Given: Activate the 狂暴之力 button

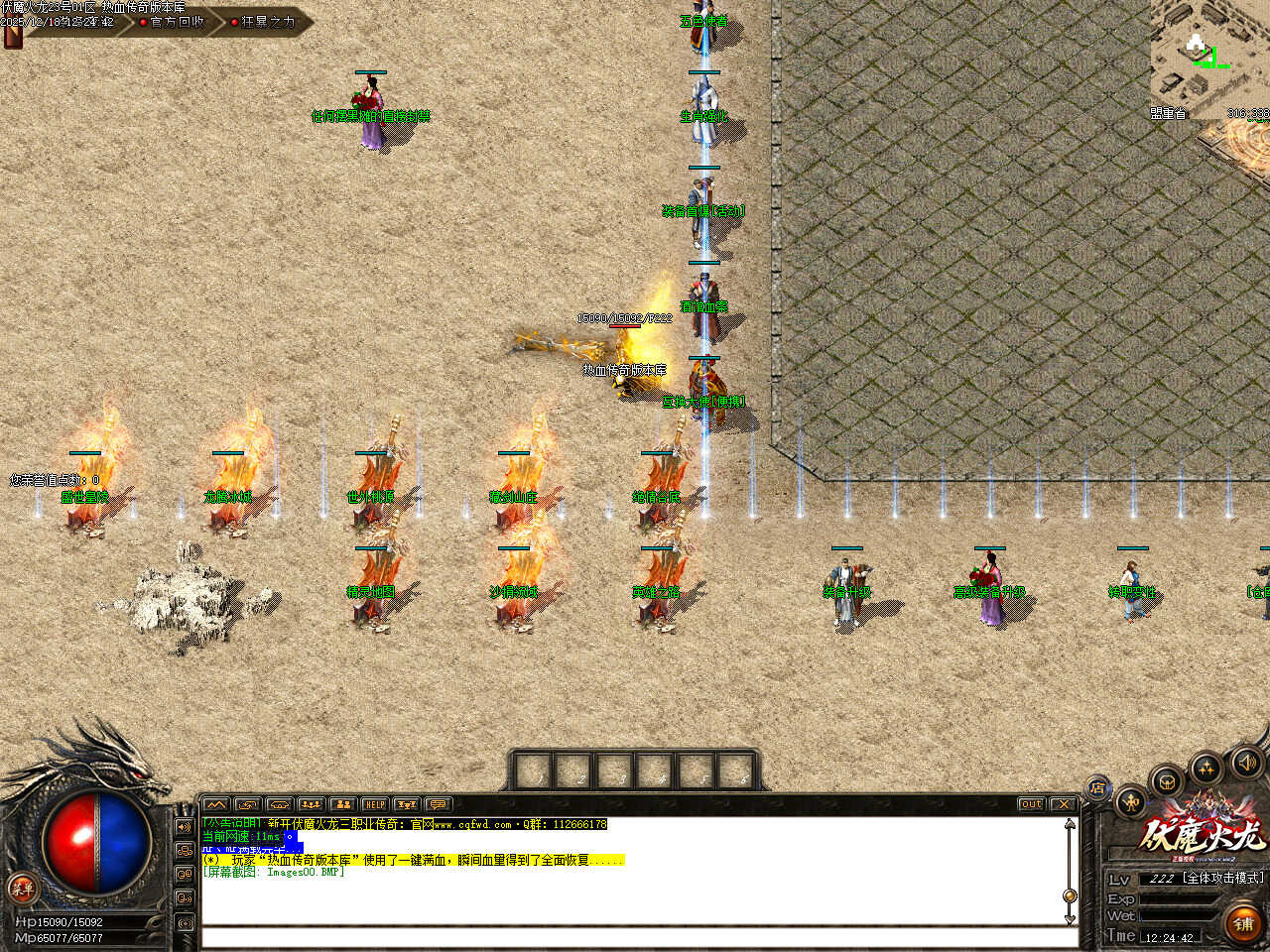Looking at the screenshot, I should (x=267, y=22).
